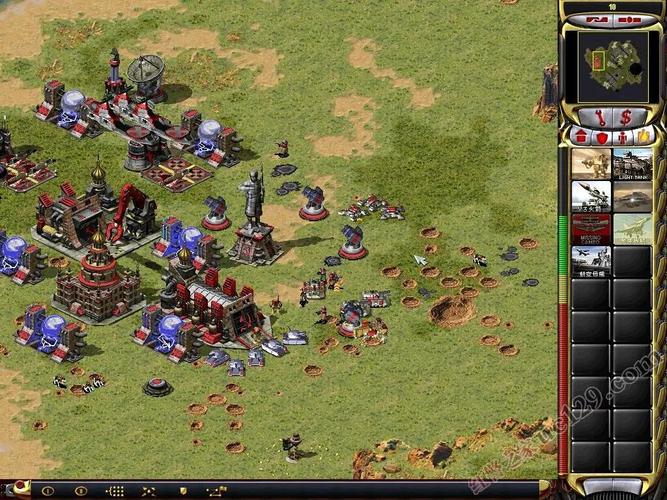The image size is (667, 500).
Task: Activate the dollar sign sell button
Action: coord(626,116)
